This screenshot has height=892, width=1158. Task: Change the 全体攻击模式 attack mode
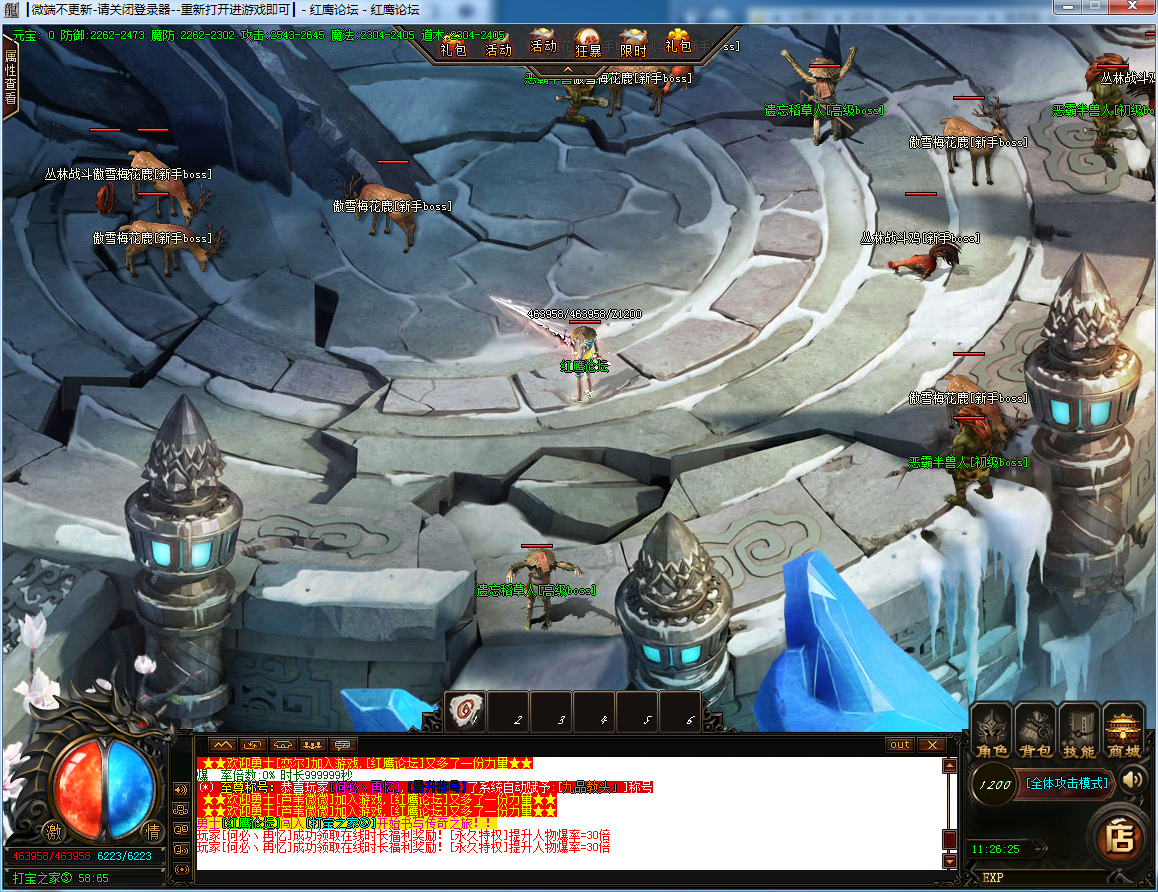(1069, 784)
